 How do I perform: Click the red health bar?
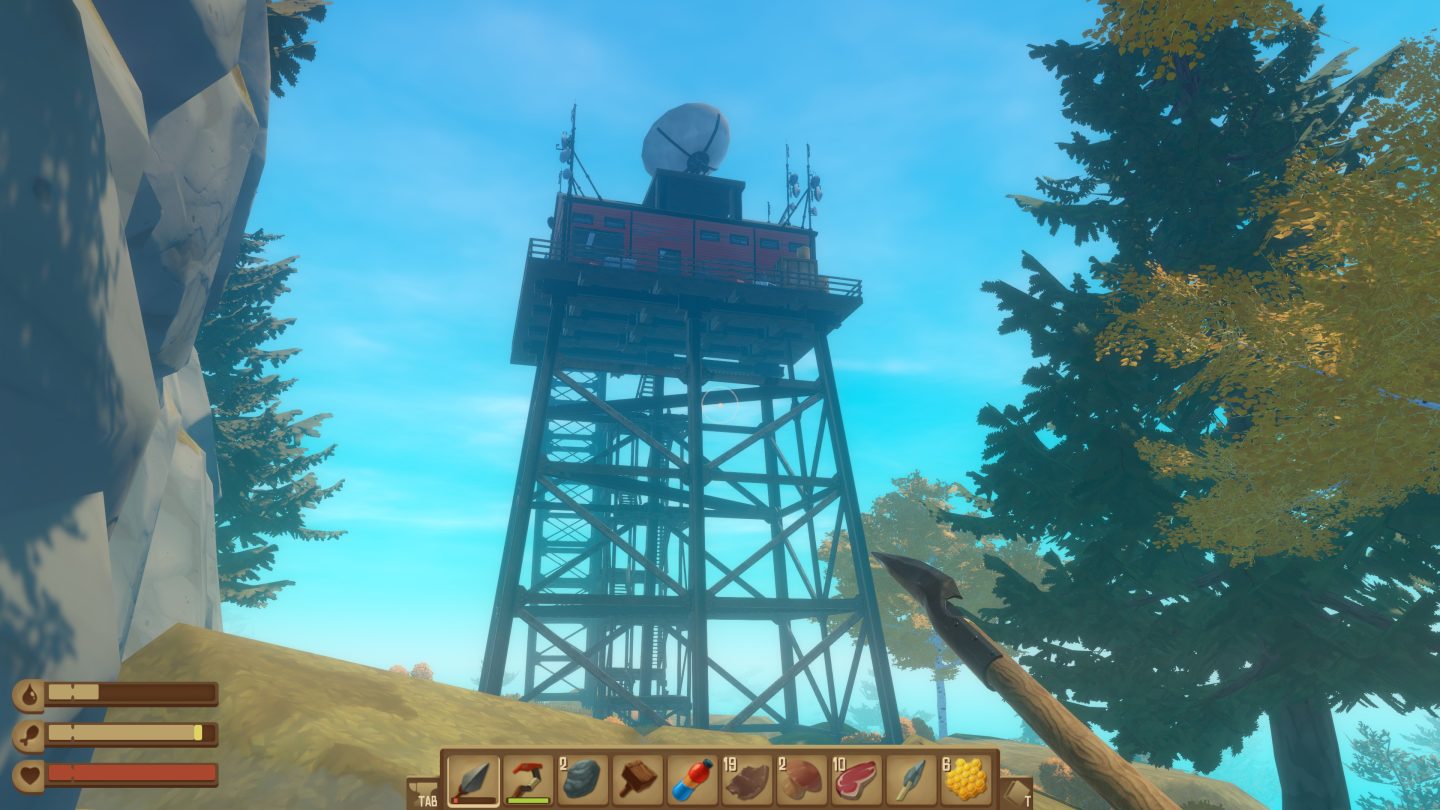coord(130,773)
